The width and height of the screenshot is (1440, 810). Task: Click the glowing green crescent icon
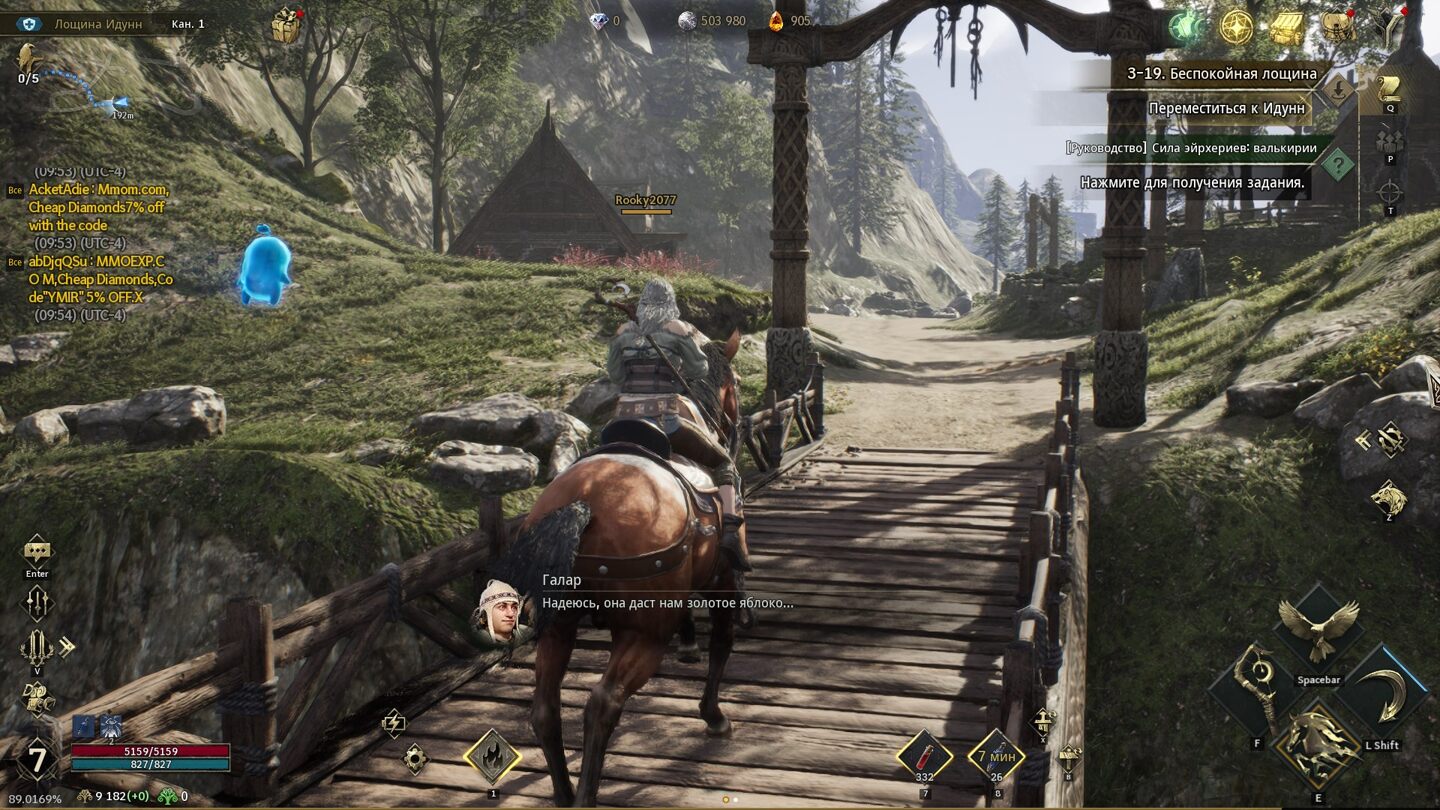(1187, 28)
